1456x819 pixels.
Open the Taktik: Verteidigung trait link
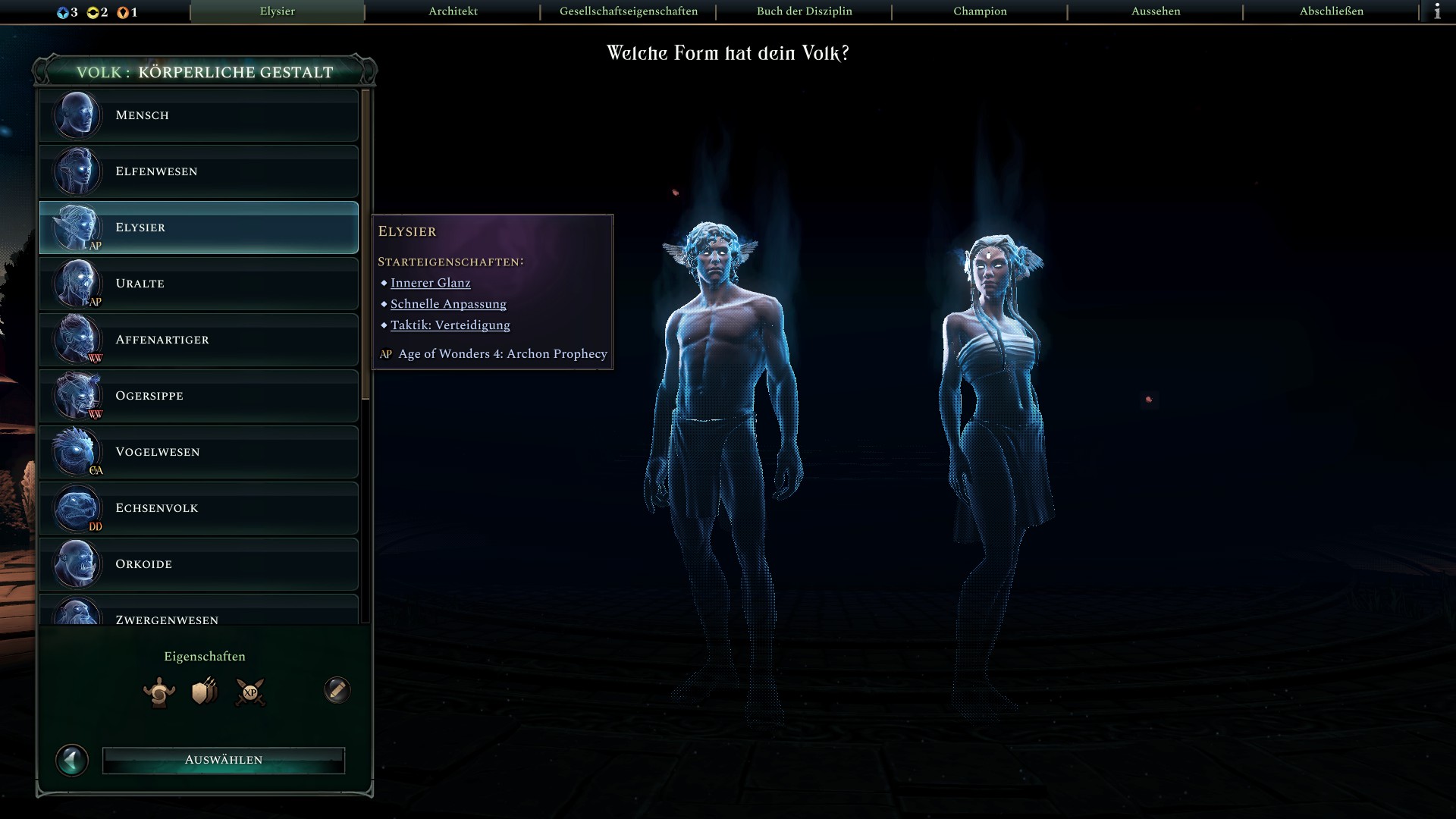pos(450,325)
